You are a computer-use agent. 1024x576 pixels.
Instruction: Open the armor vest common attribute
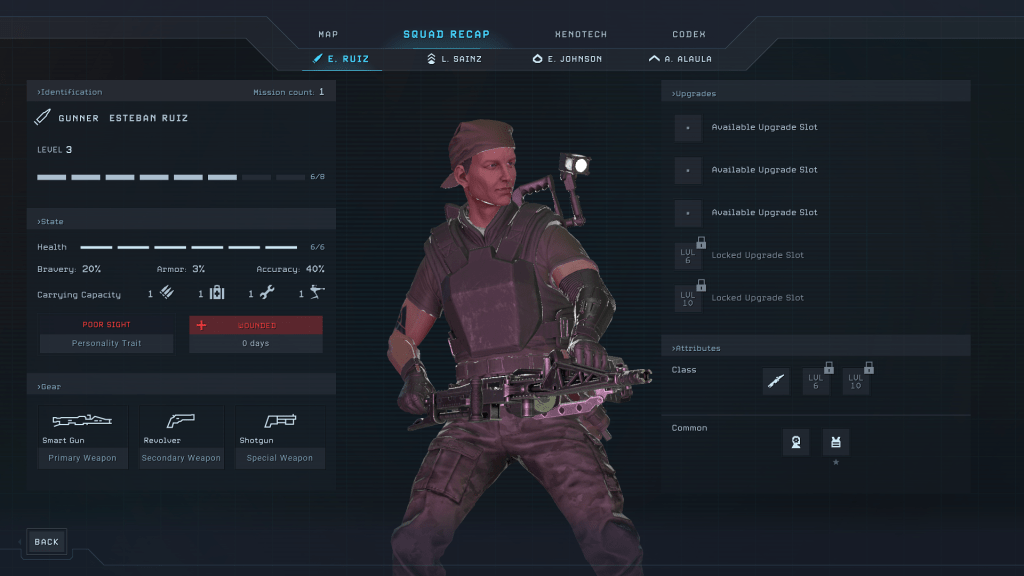point(836,441)
